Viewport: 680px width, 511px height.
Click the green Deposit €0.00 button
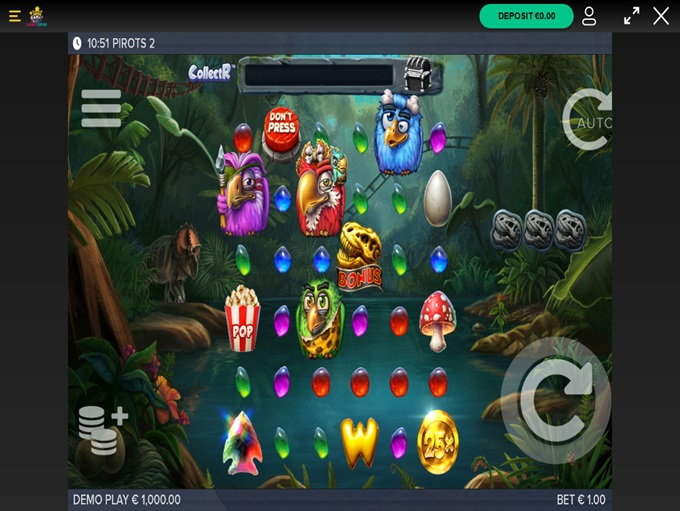pos(526,16)
